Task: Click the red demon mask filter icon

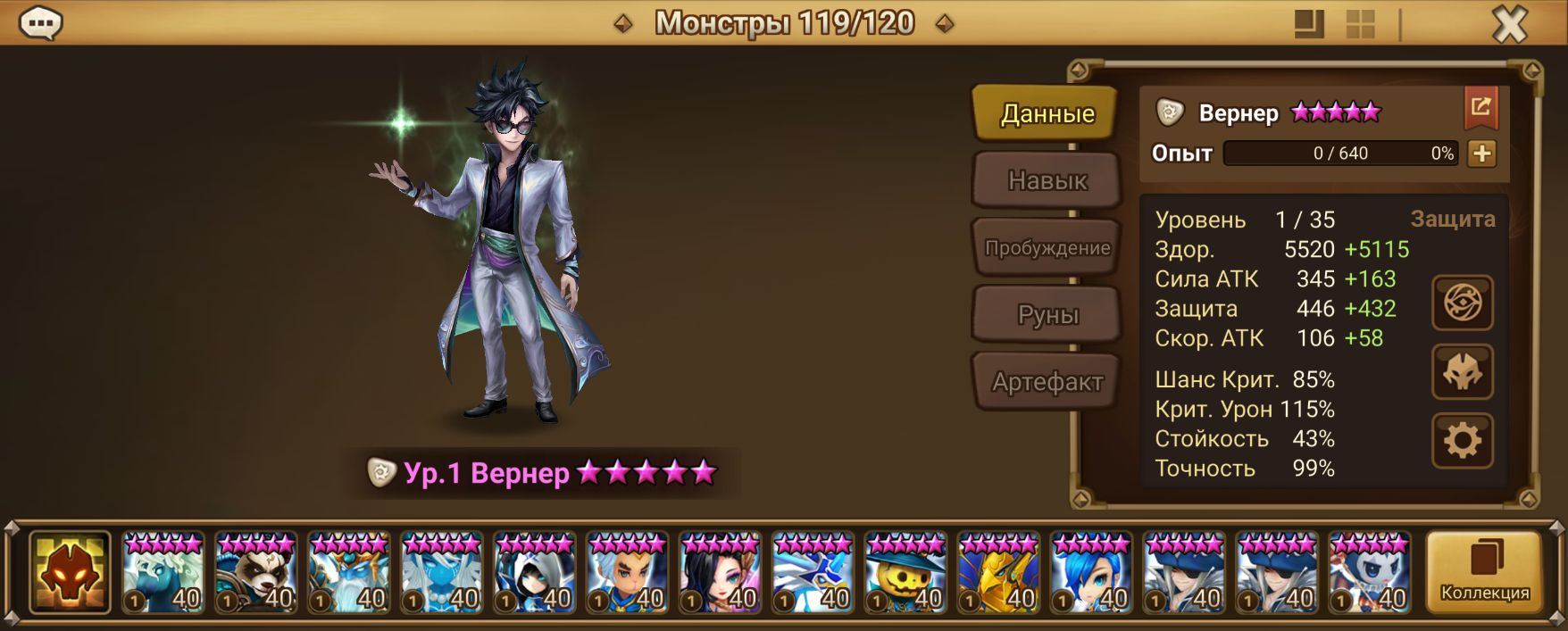Action: pyautogui.click(x=70, y=573)
